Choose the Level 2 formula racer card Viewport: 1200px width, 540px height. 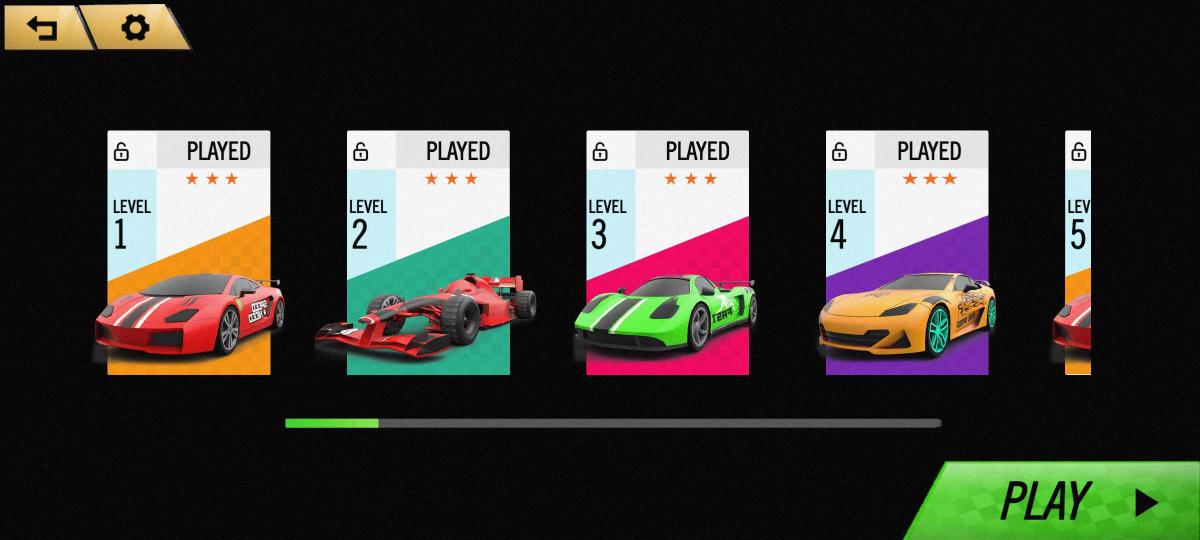pos(428,253)
